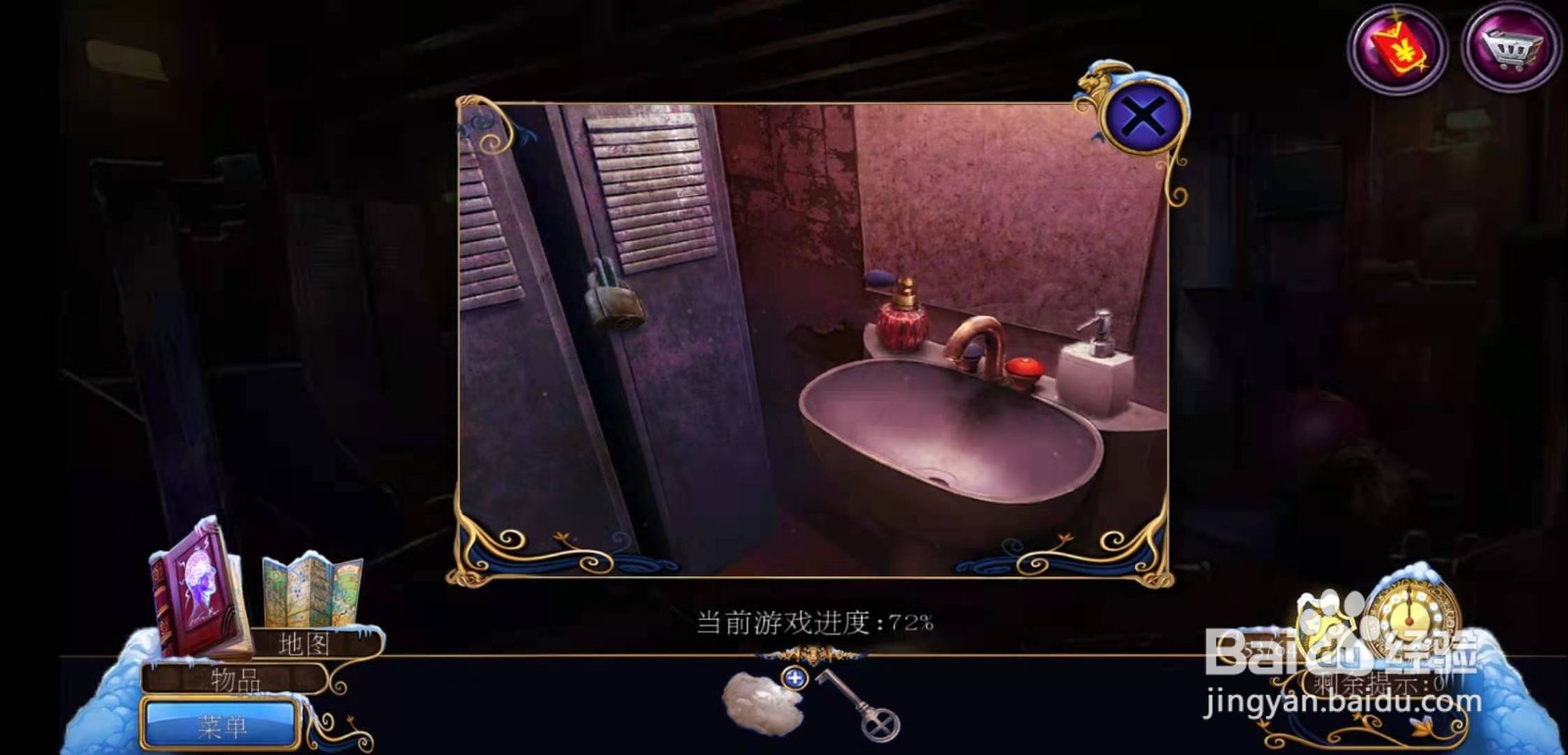Click the 当前游戏进度:72% progress text
This screenshot has height=755, width=1568.
coord(813,620)
